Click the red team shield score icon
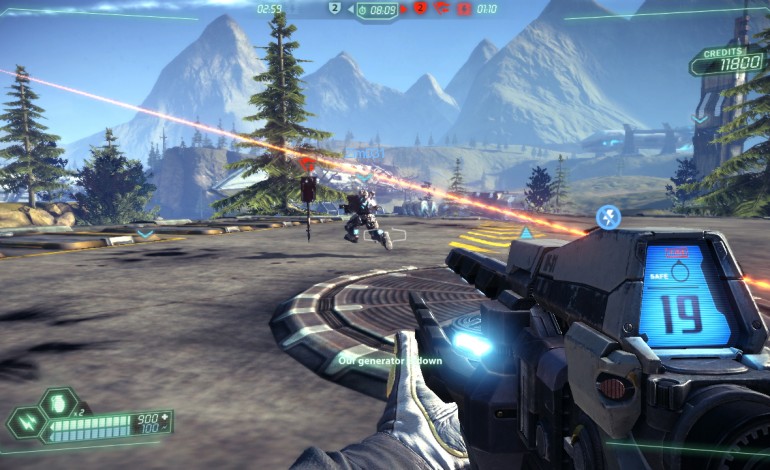This screenshot has height=470, width=770. coord(420,8)
